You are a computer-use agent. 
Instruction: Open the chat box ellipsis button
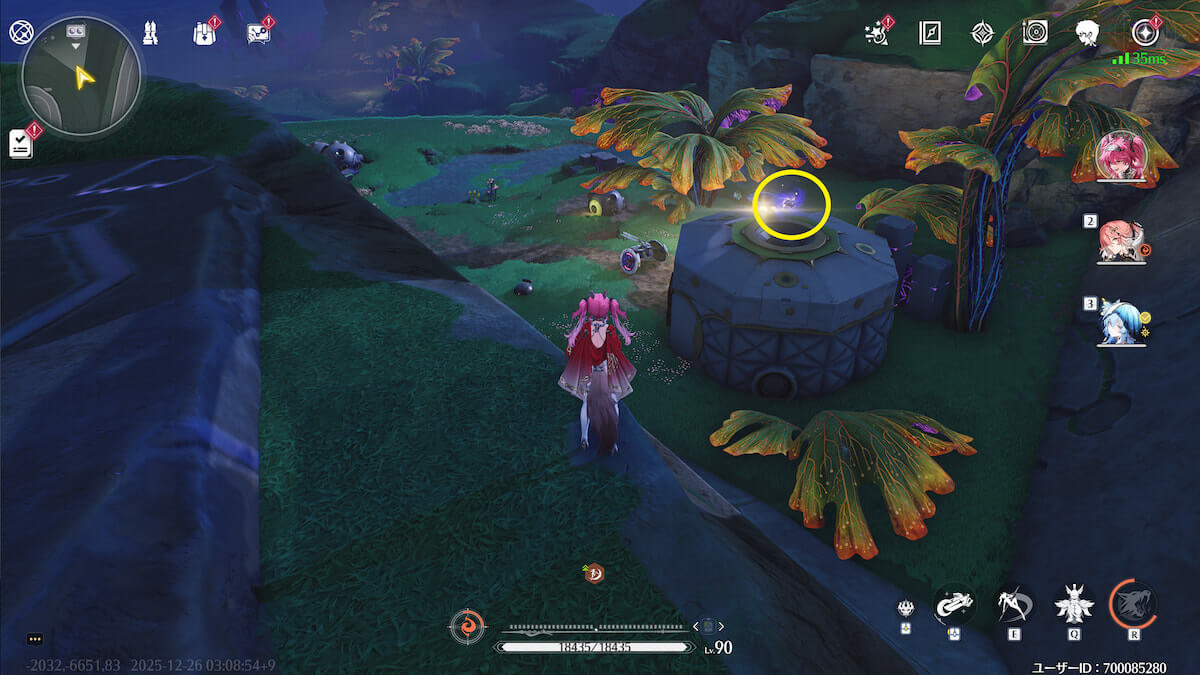tap(35, 638)
